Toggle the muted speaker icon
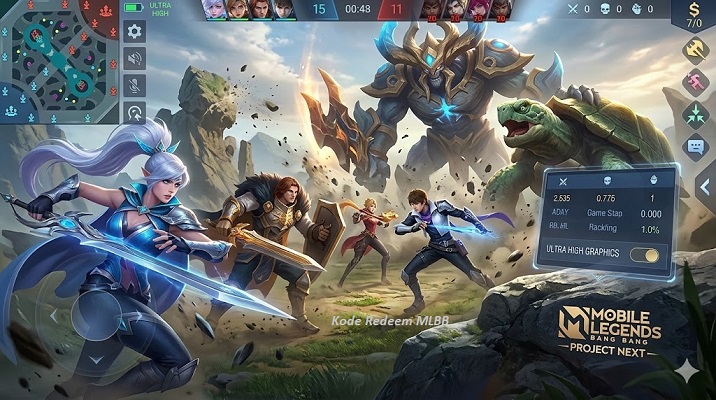Image resolution: width=716 pixels, height=400 pixels. pyautogui.click(x=134, y=59)
